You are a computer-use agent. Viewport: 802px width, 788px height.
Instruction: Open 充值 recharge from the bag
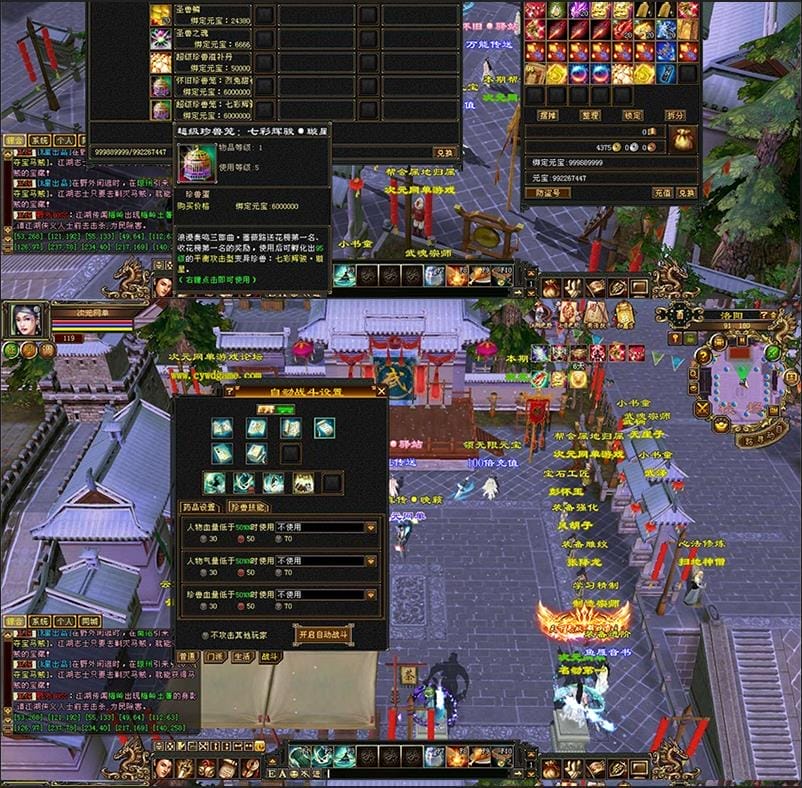[x=662, y=192]
